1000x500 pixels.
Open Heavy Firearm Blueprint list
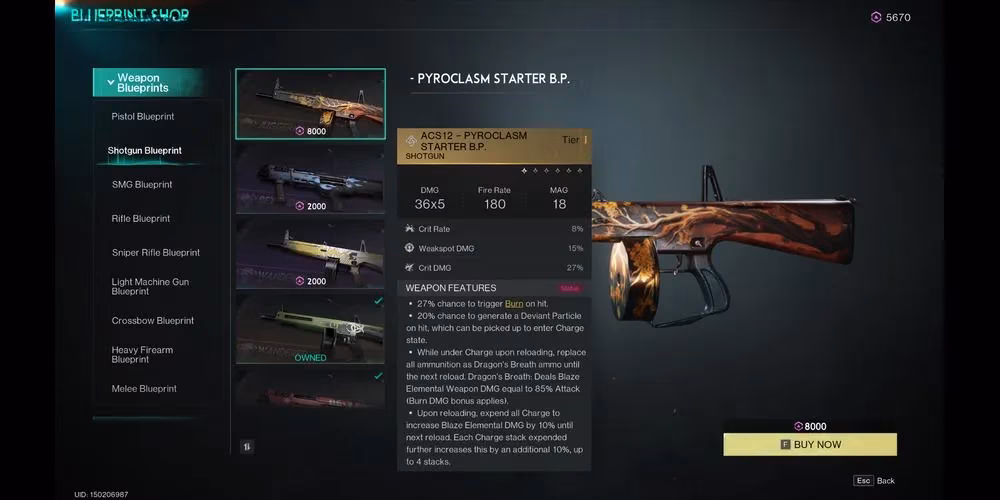coord(142,355)
